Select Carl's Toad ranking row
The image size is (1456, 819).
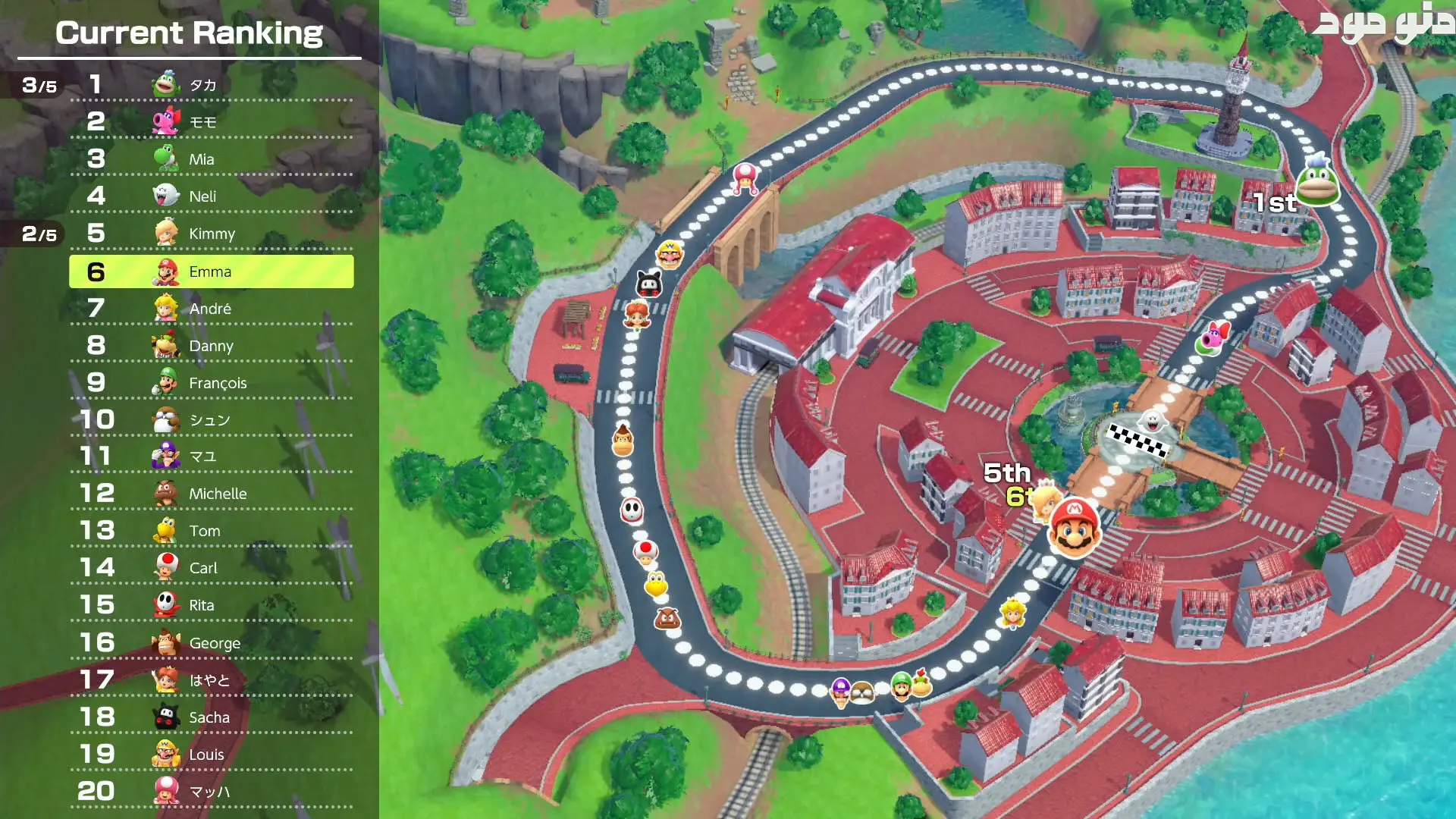click(x=211, y=568)
